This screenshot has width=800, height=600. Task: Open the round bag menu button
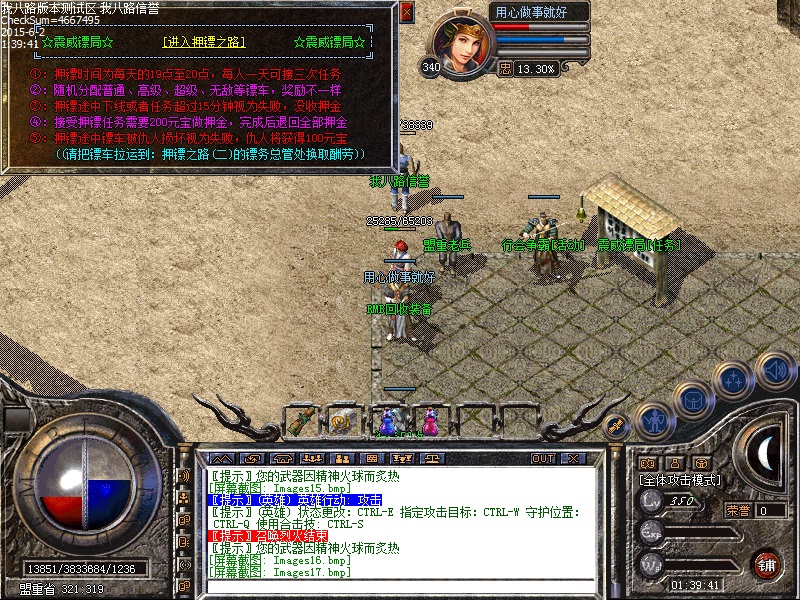pyautogui.click(x=692, y=400)
